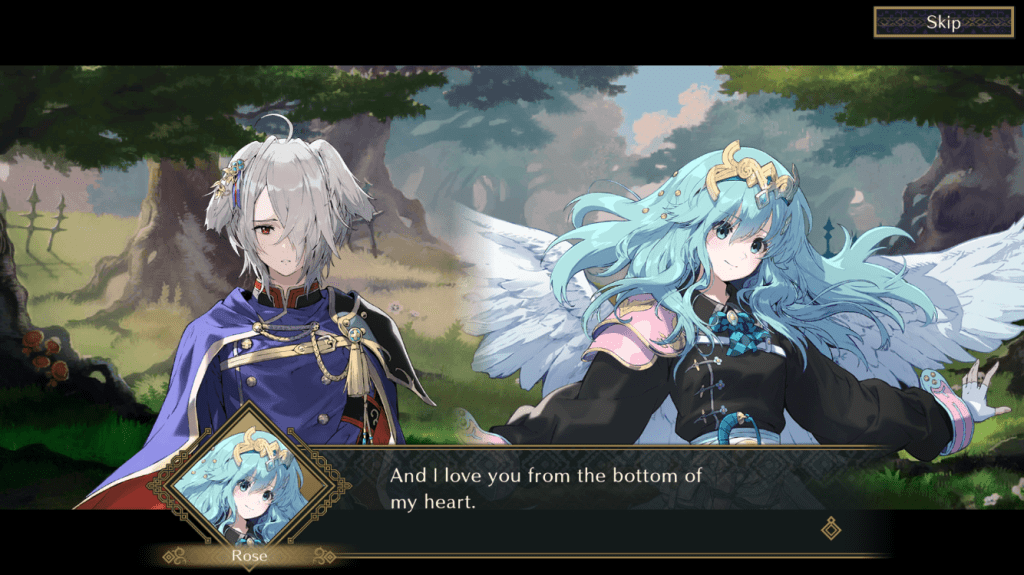Skip the dialogue cutscene
This screenshot has width=1024, height=575.
943,22
